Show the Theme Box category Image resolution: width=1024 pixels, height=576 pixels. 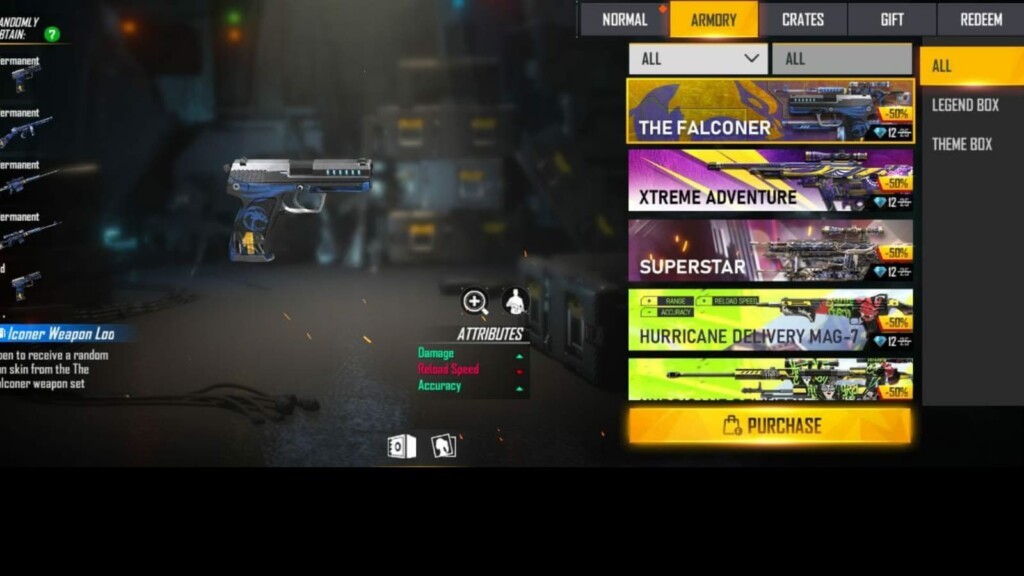pyautogui.click(x=962, y=144)
